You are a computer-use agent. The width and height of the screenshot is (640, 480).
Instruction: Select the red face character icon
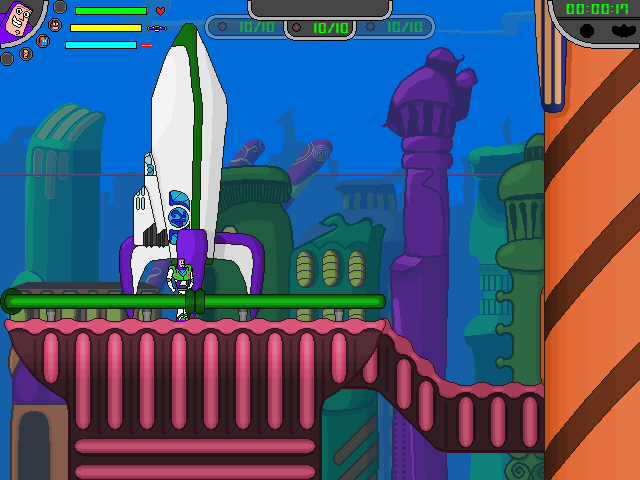coord(54,25)
